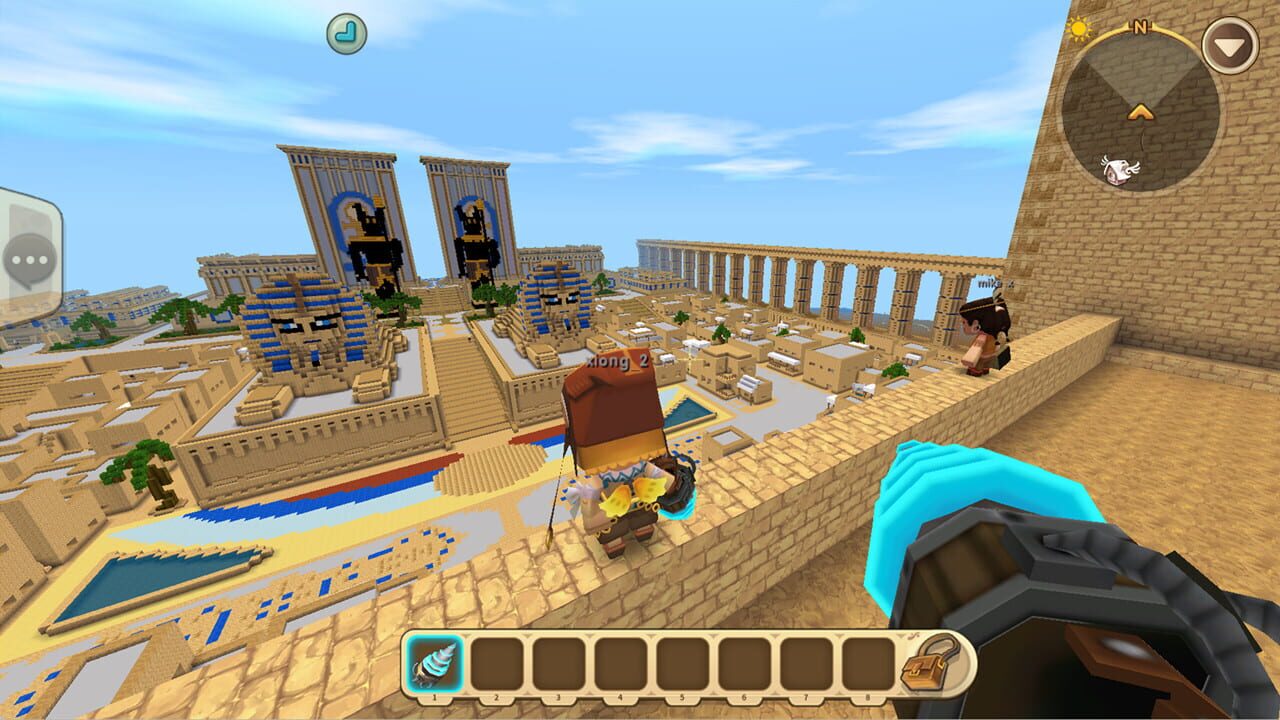Click the clock icon at the top center
Screen dimensions: 1280x720
[x=345, y=30]
